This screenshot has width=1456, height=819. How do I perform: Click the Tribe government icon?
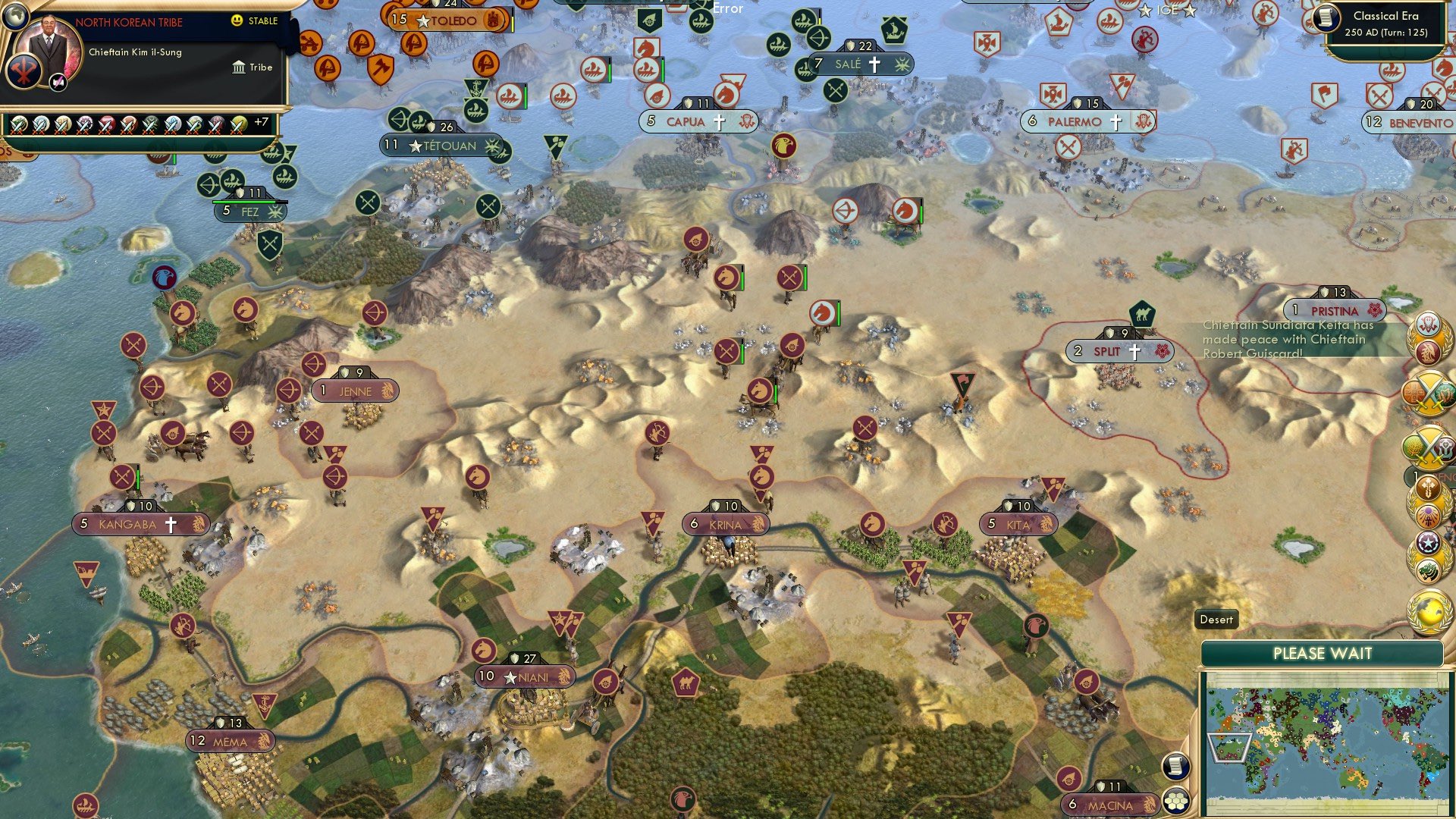(x=238, y=67)
